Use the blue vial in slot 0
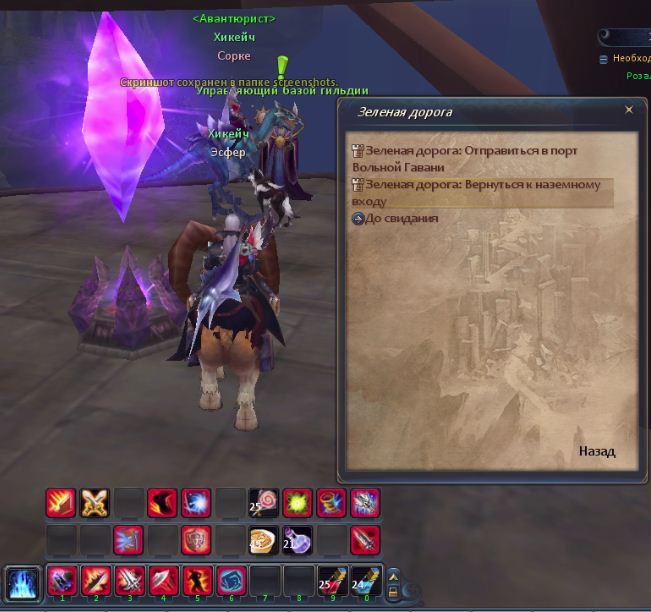 [x=364, y=580]
